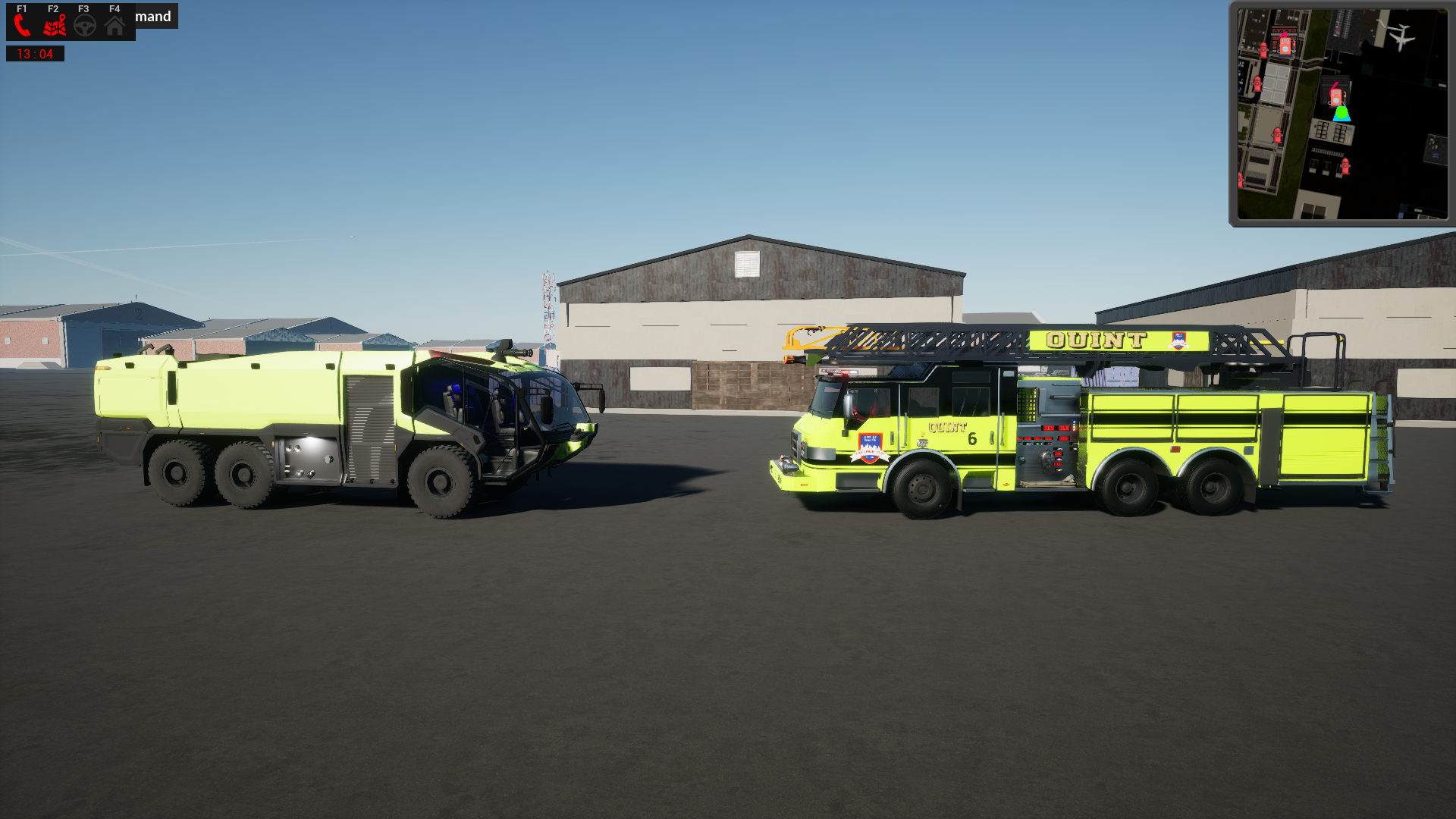
Task: Select the green player marker on minimap
Action: click(x=1341, y=114)
